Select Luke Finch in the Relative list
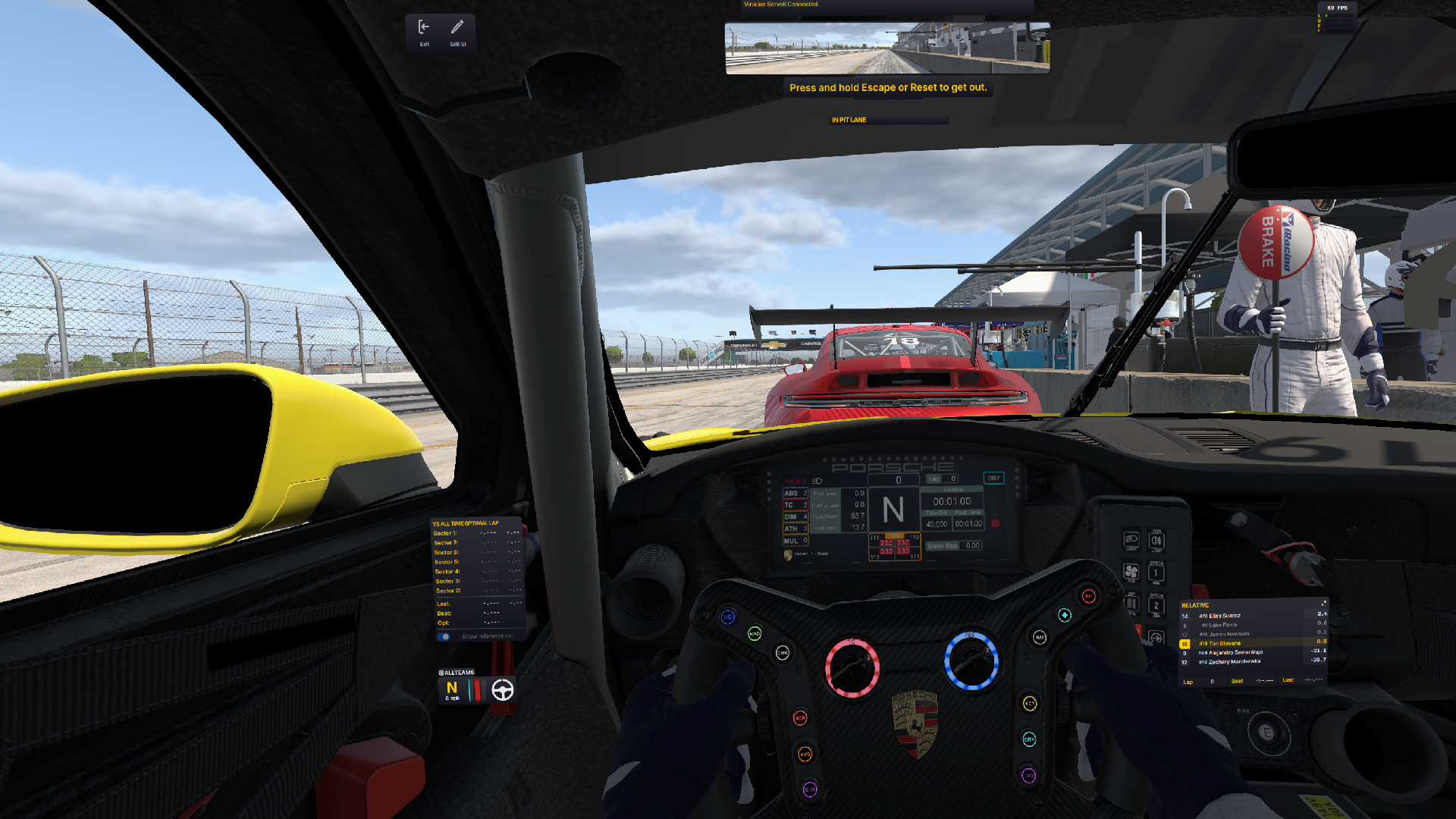Viewport: 1456px width, 819px height. pos(1222,625)
